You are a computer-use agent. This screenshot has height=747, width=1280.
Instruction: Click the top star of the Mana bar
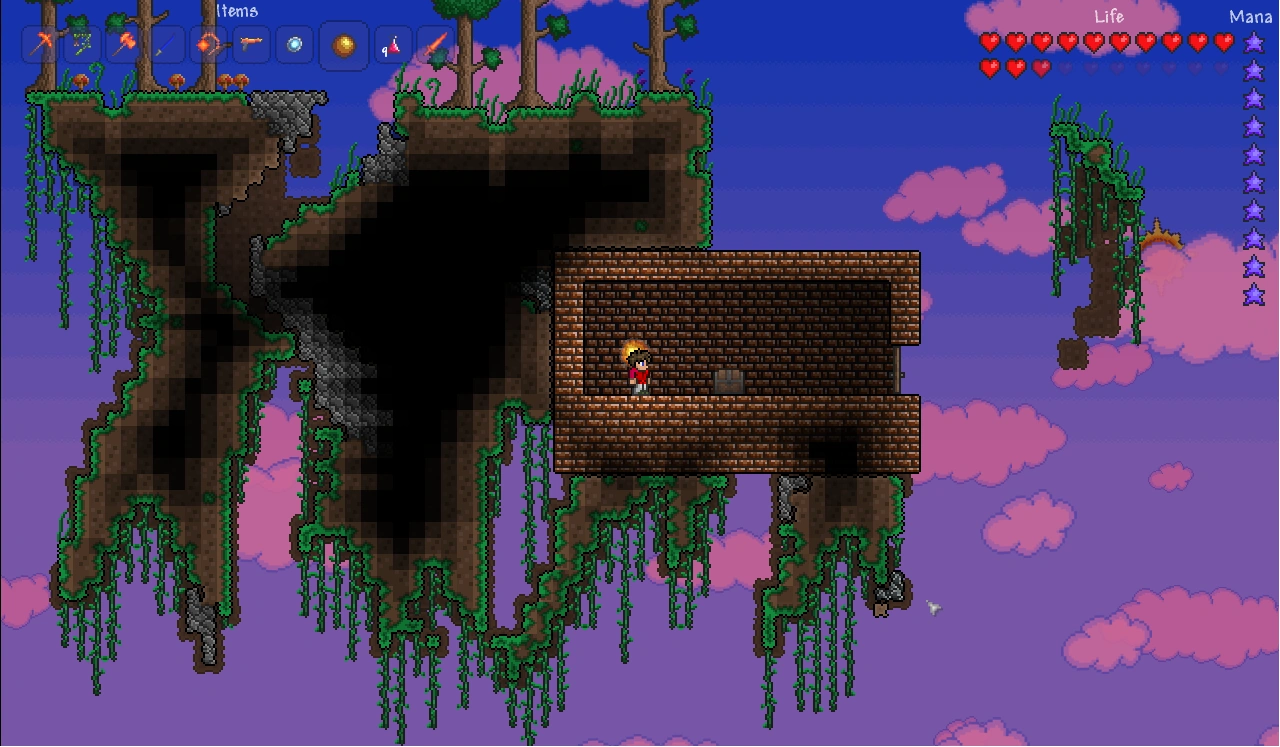click(x=1252, y=42)
